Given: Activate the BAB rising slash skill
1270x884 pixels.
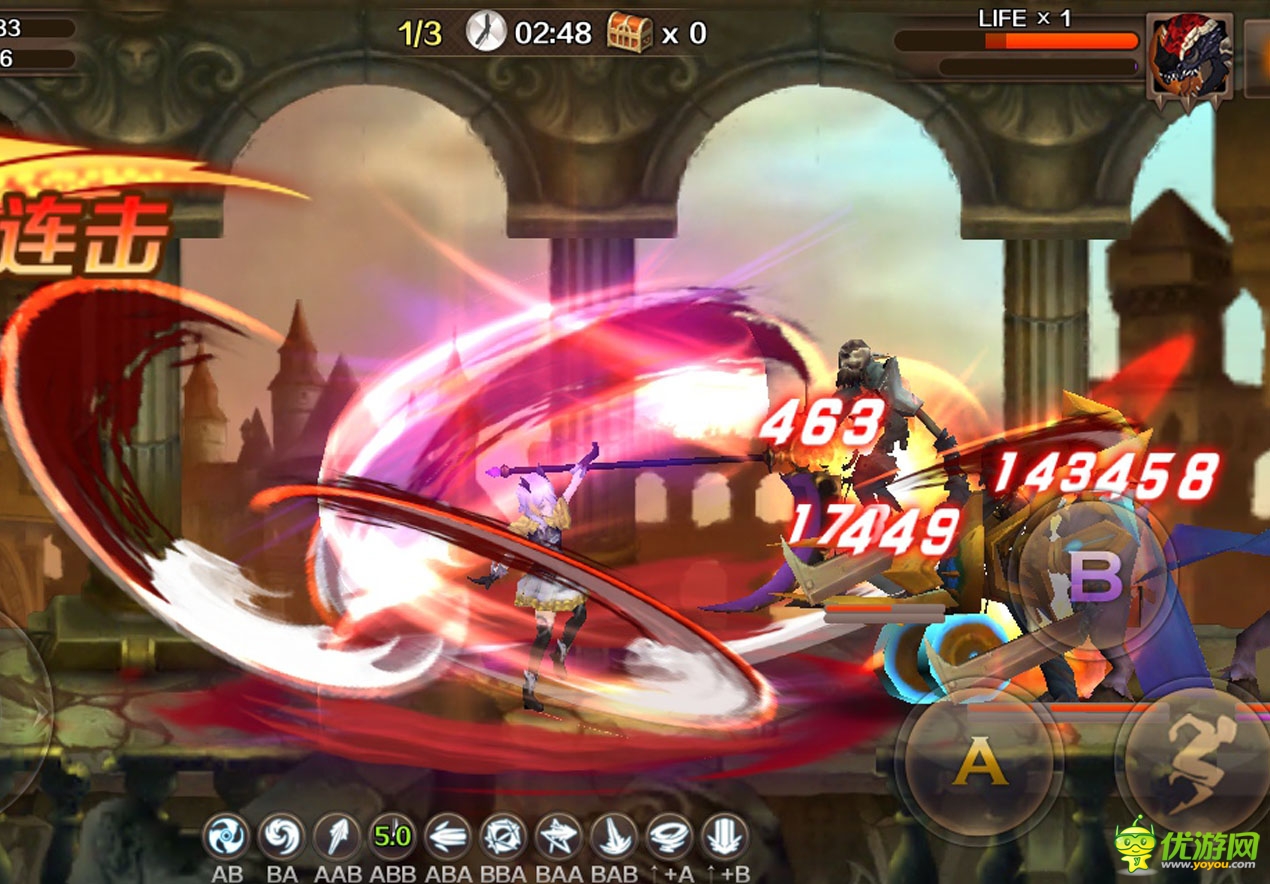Looking at the screenshot, I should pos(613,836).
